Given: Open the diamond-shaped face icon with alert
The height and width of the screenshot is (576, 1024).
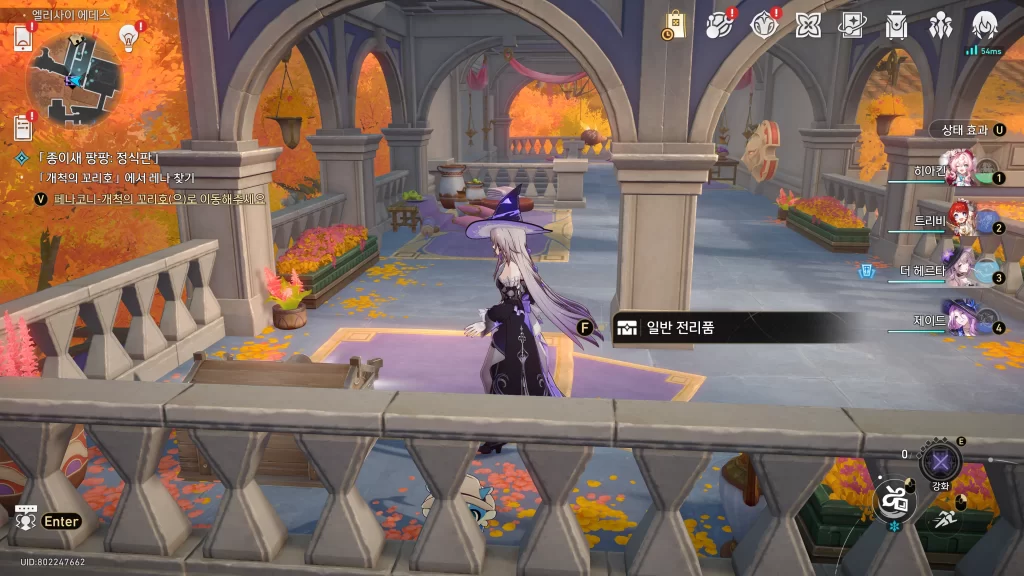Looking at the screenshot, I should click(763, 24).
